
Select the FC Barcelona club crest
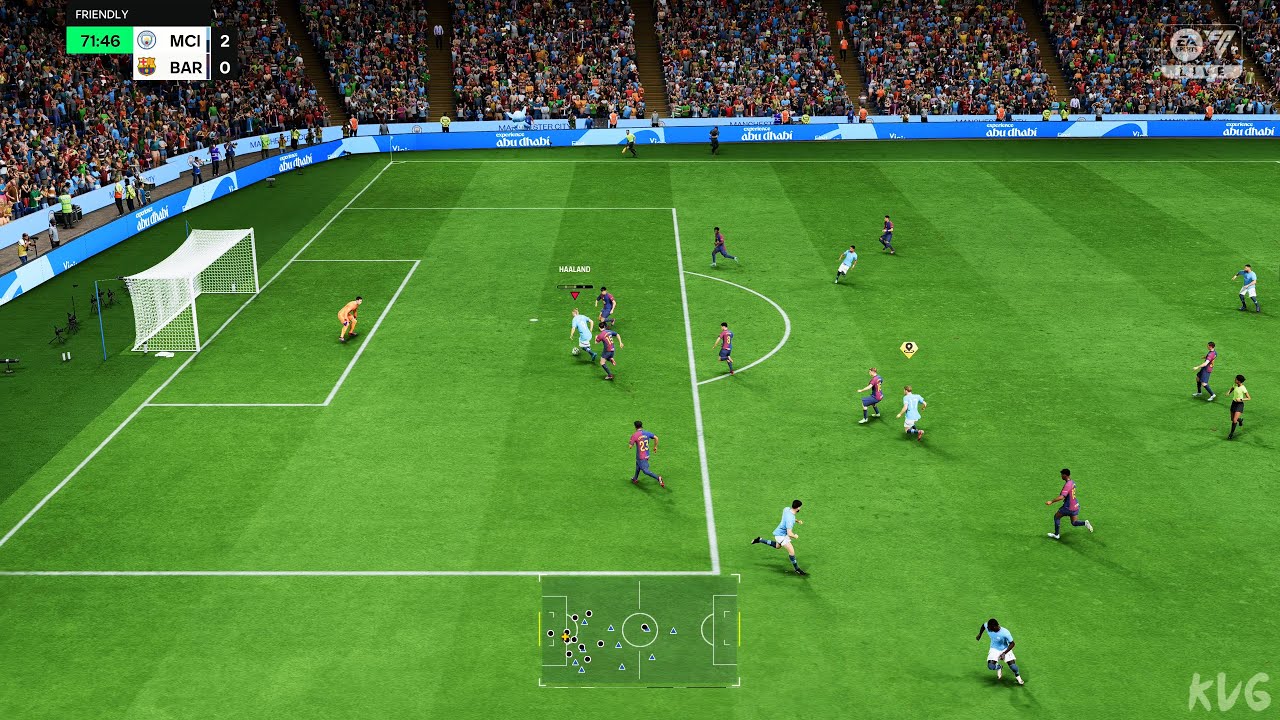146,66
